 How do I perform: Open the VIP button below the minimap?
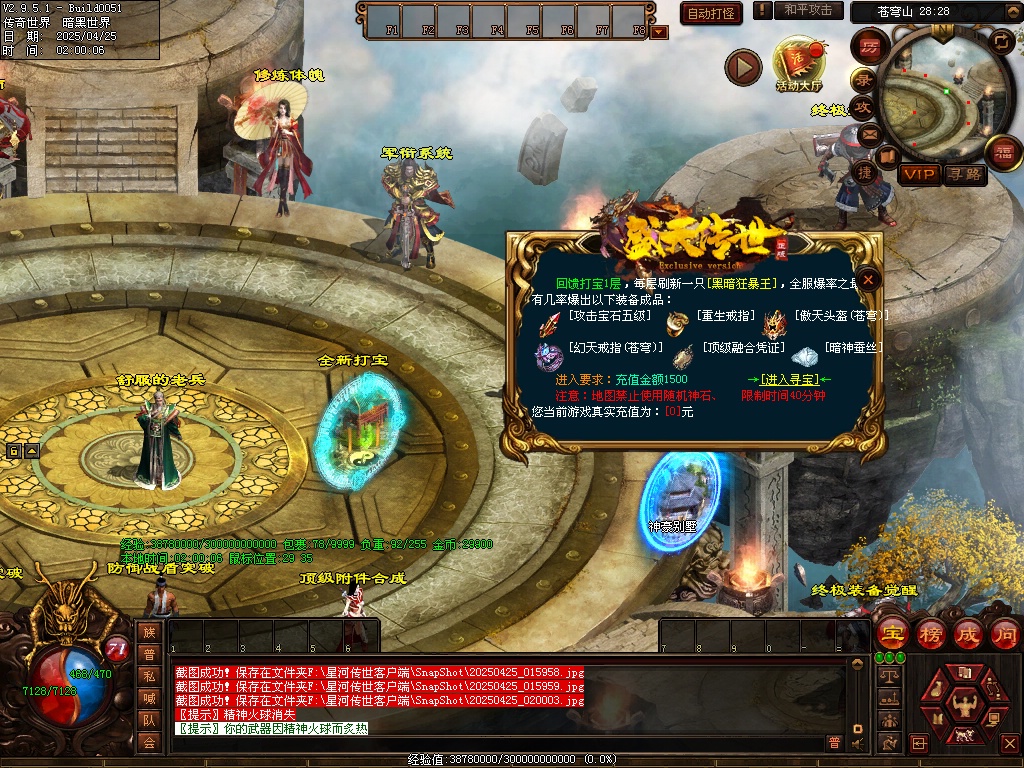(x=919, y=174)
